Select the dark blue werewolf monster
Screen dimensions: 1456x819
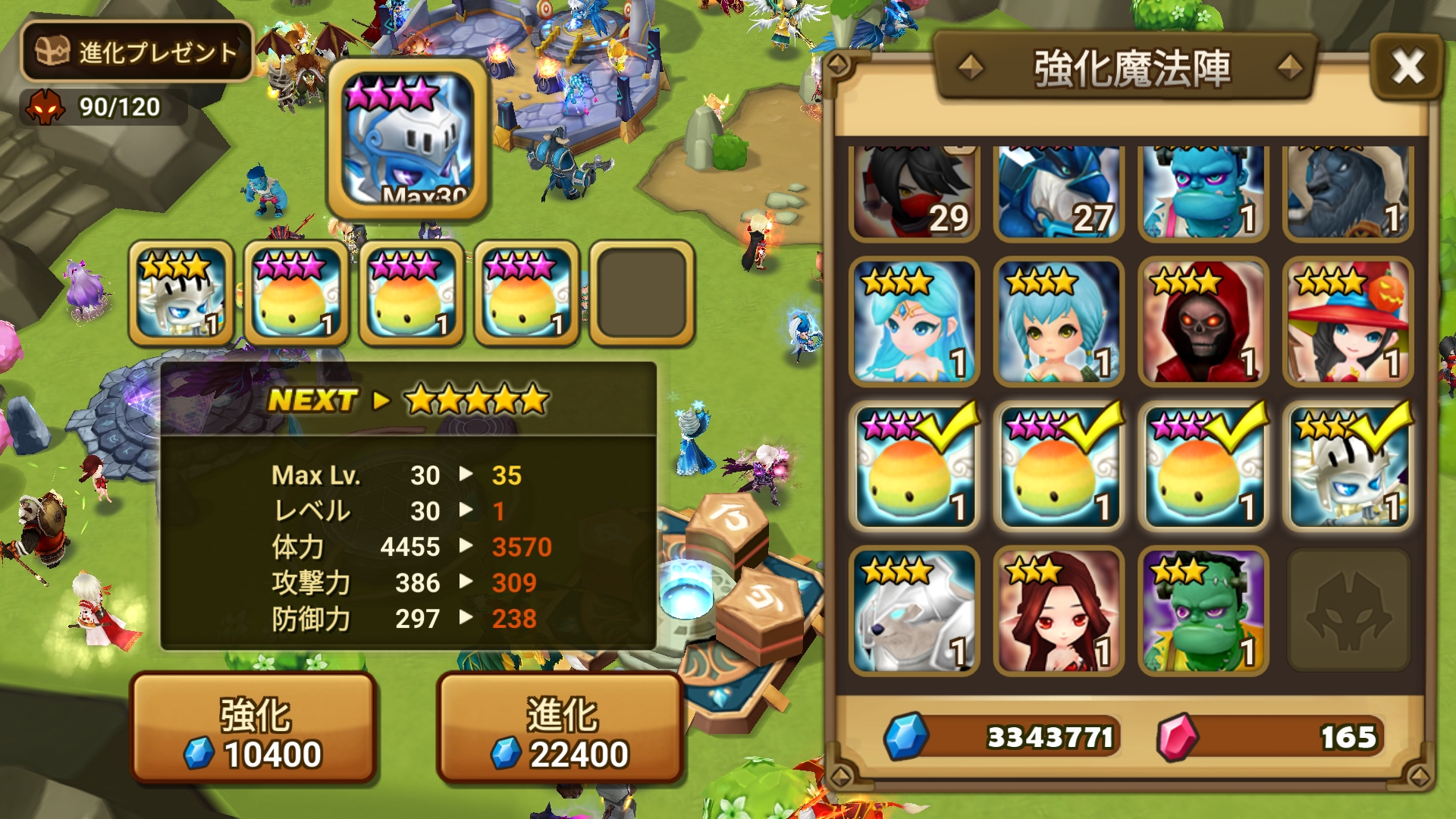point(1348,193)
